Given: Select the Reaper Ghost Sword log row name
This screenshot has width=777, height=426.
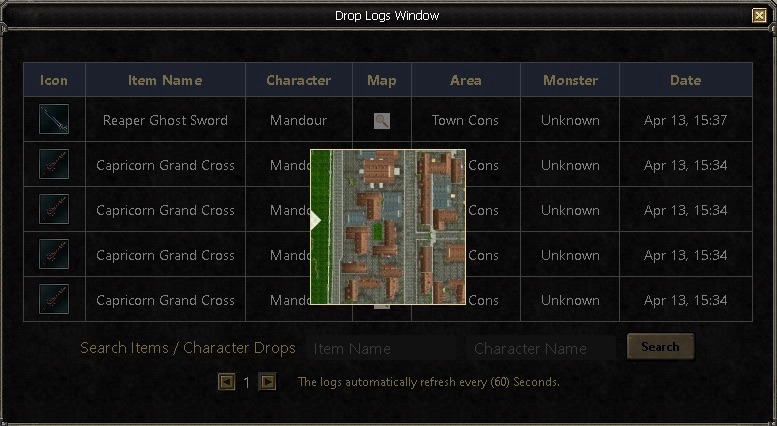Looking at the screenshot, I should coord(165,121).
